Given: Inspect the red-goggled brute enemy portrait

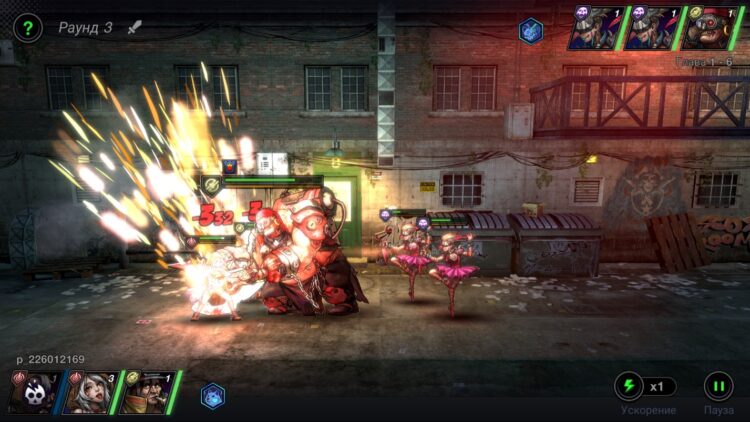Looking at the screenshot, I should coord(712,28).
